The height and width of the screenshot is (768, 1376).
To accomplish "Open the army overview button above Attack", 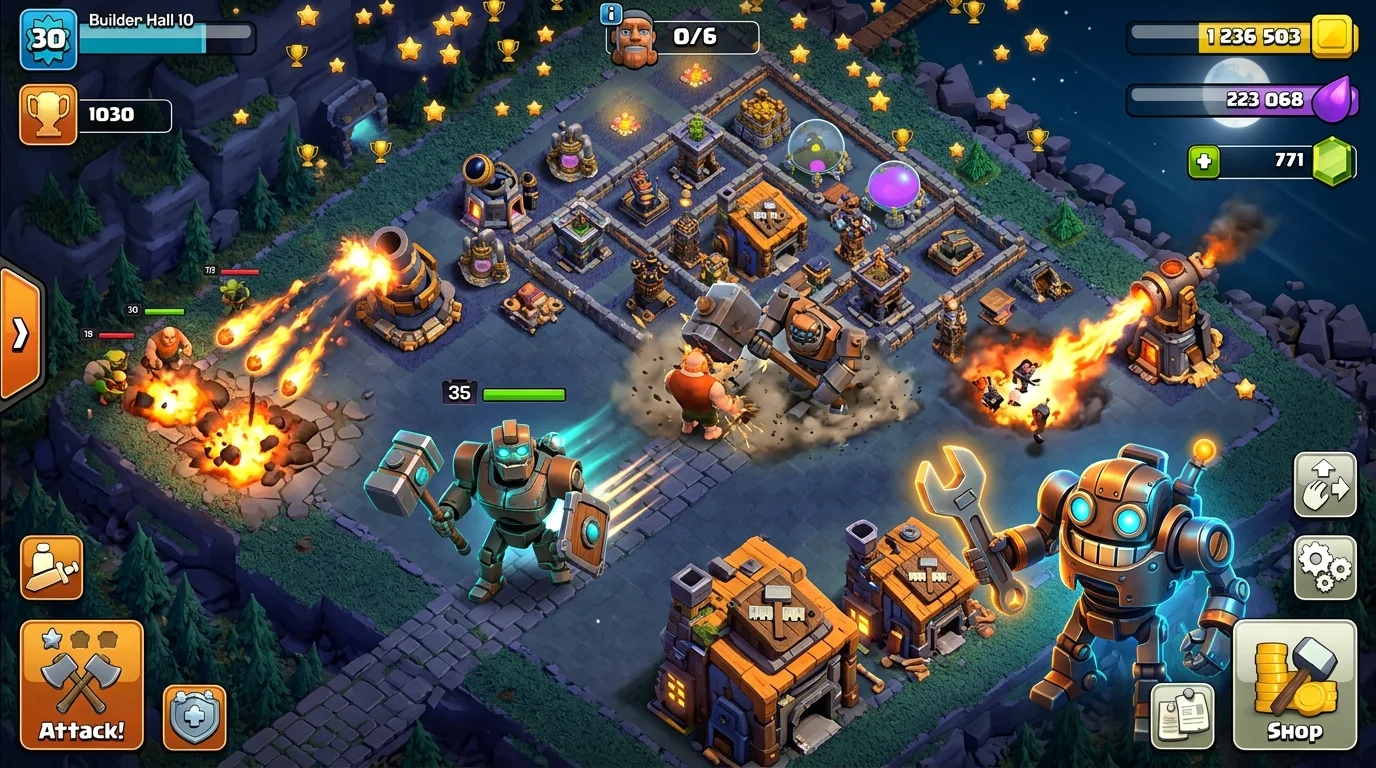I will coord(51,567).
